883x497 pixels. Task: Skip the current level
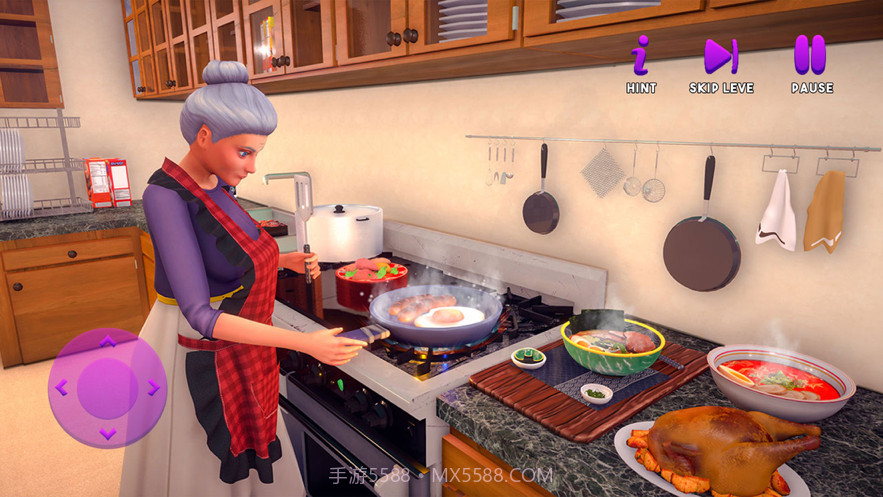click(x=720, y=58)
